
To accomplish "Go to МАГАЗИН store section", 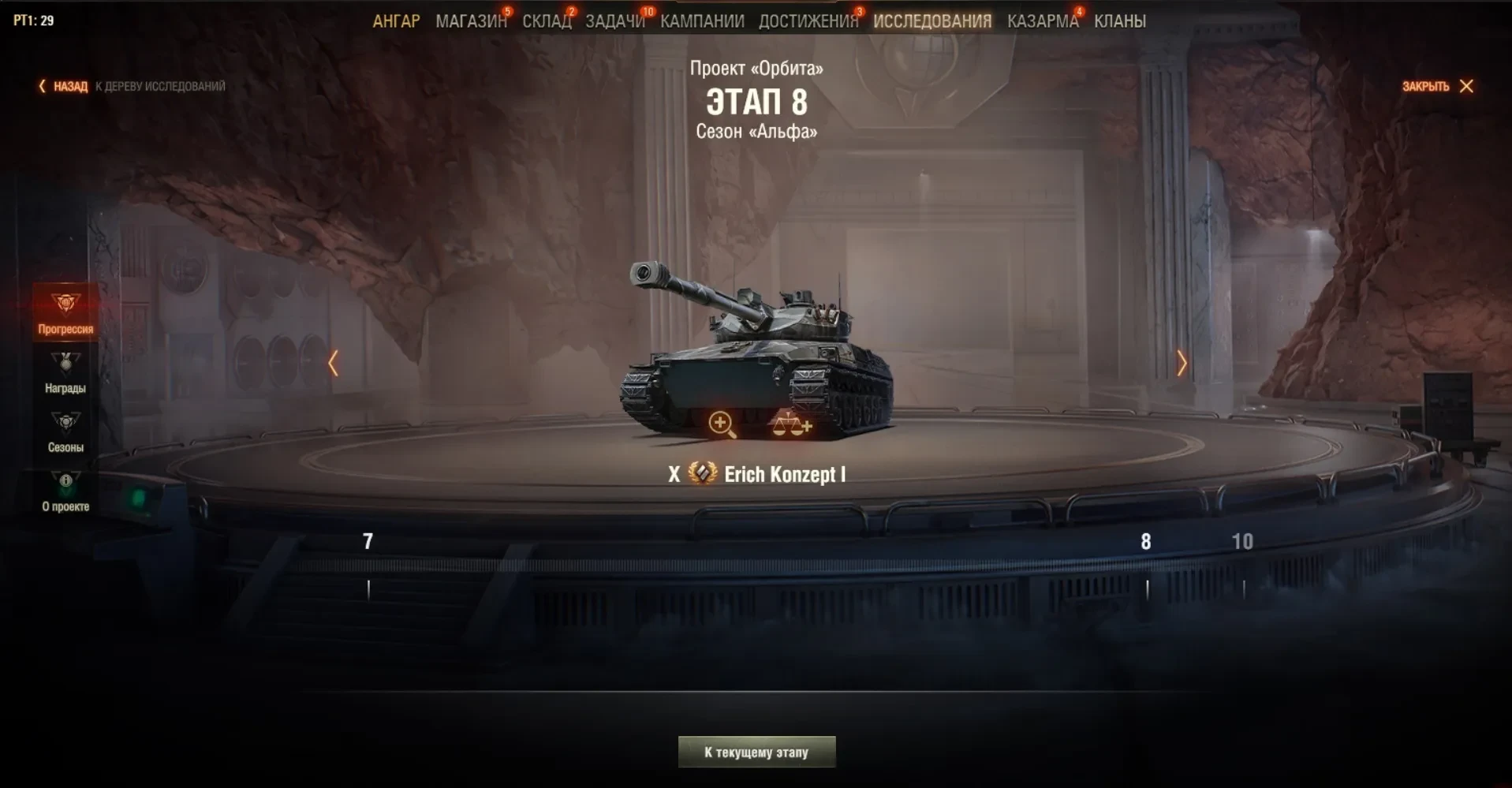I will [471, 21].
